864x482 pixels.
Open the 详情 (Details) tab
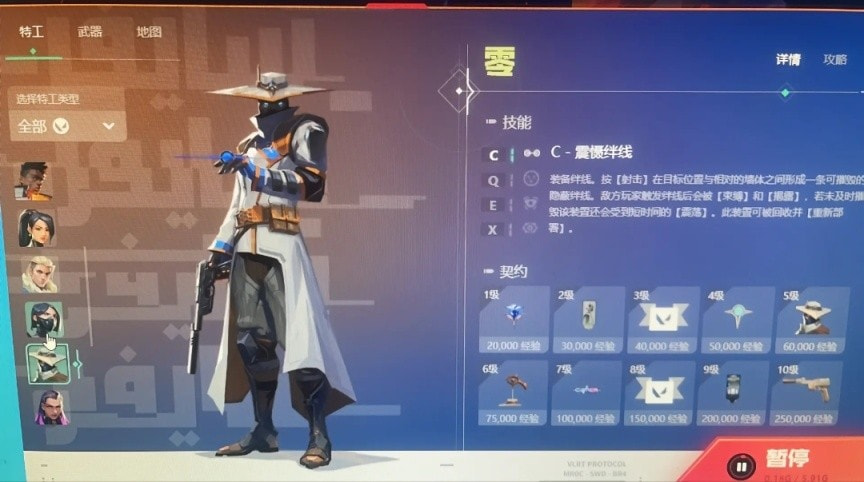[x=787, y=59]
